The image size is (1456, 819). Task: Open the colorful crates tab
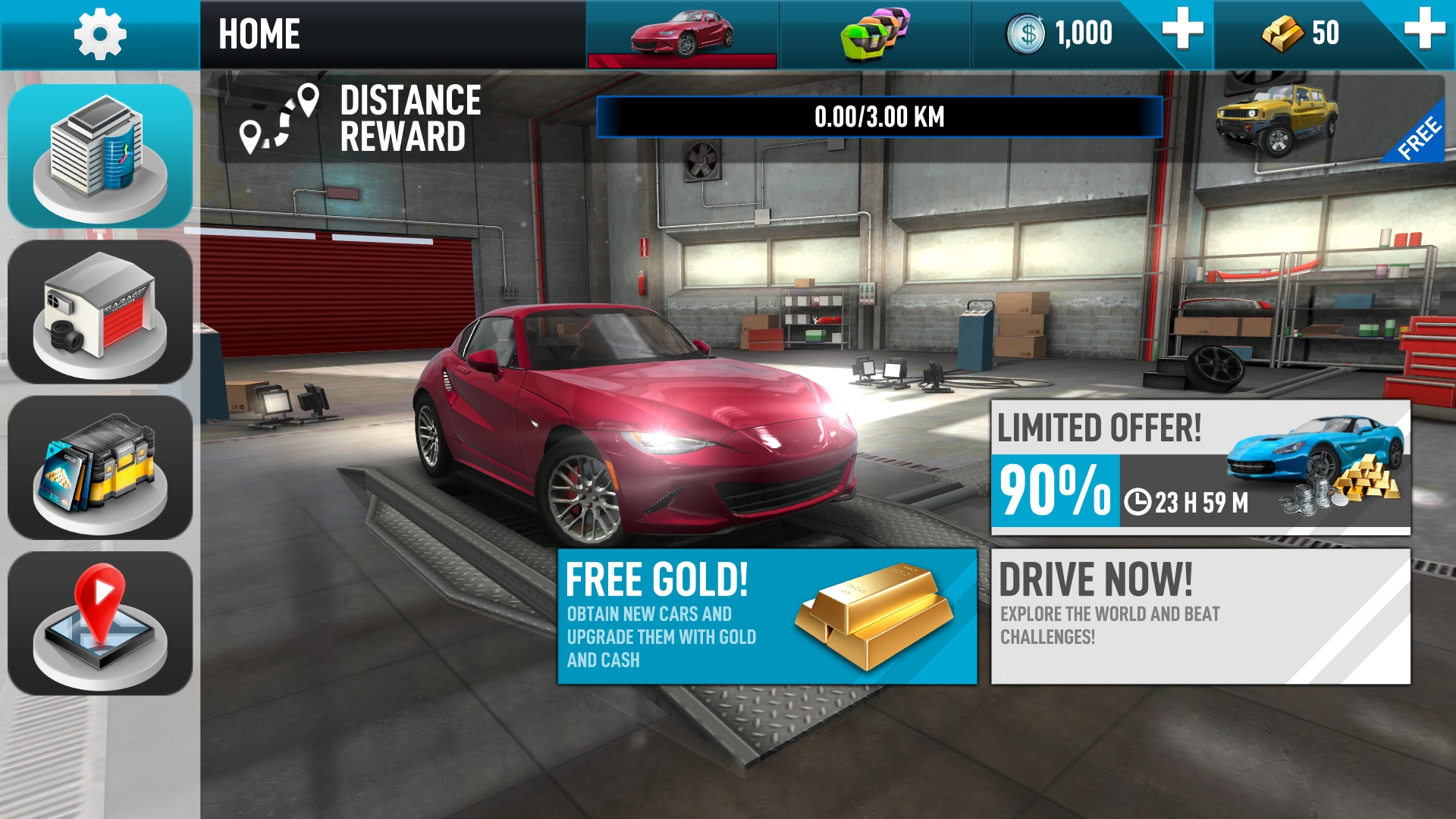tap(875, 34)
